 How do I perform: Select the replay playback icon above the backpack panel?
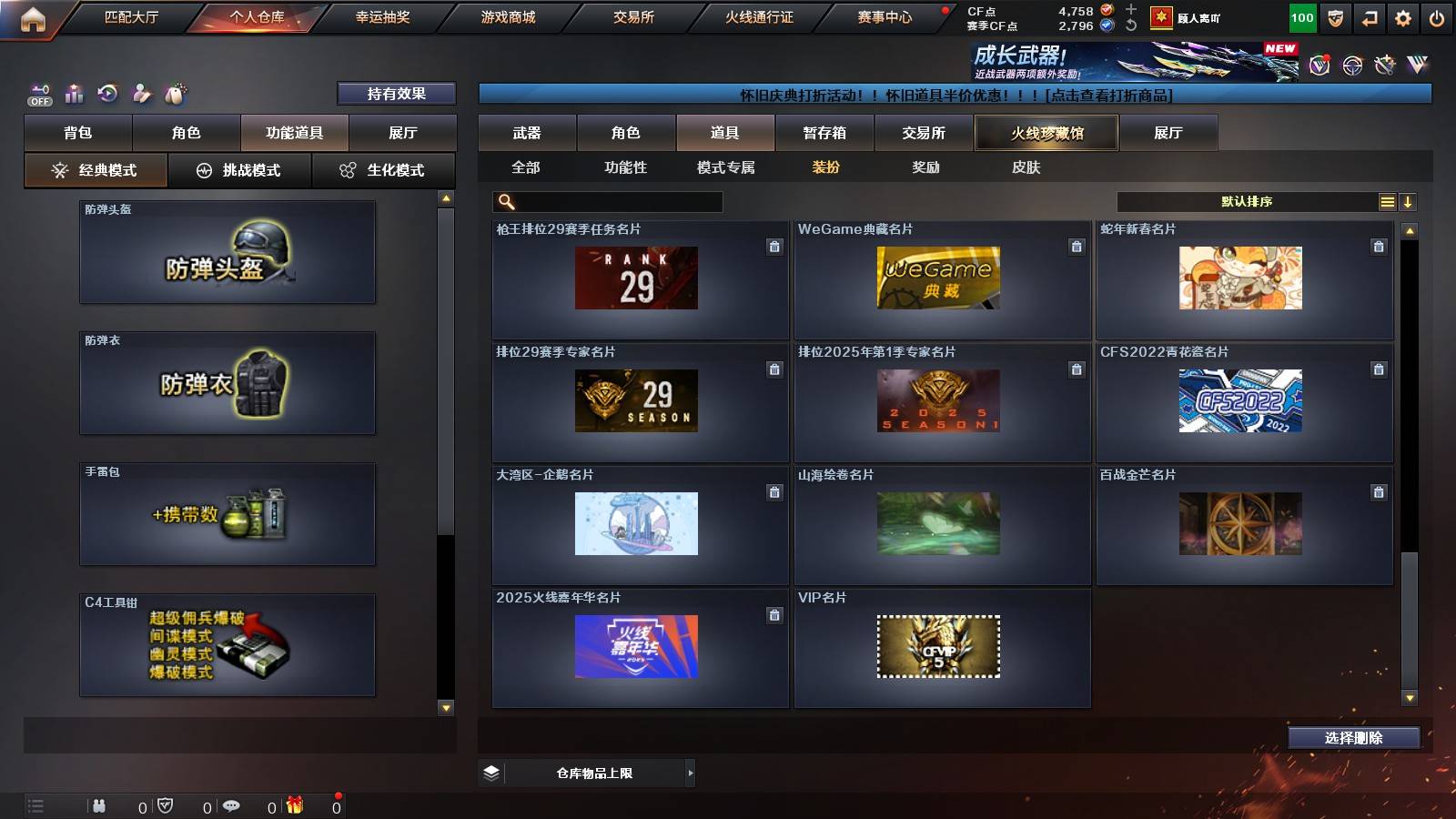pos(106,92)
